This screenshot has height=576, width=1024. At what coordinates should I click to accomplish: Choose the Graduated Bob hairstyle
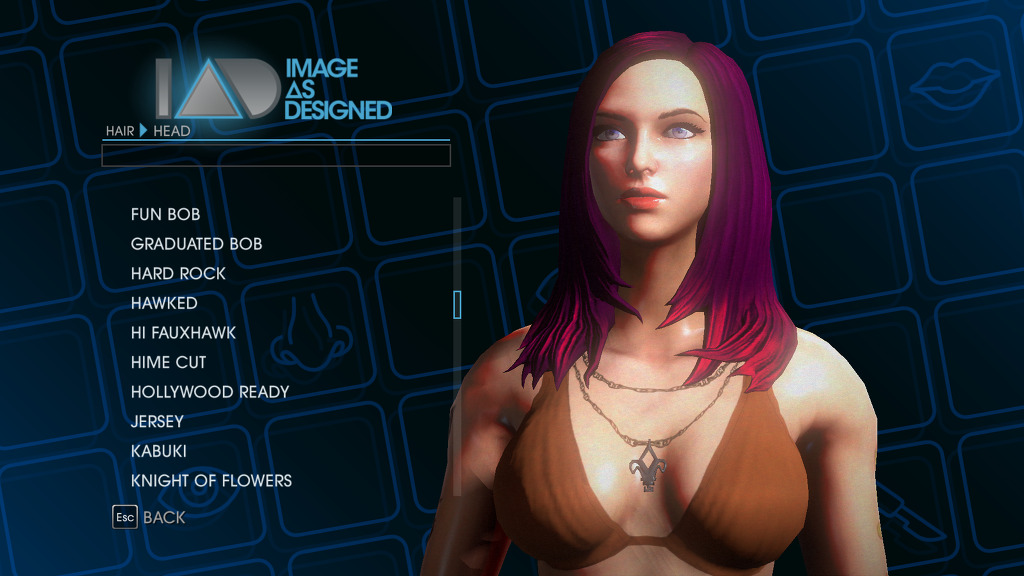pyautogui.click(x=196, y=244)
